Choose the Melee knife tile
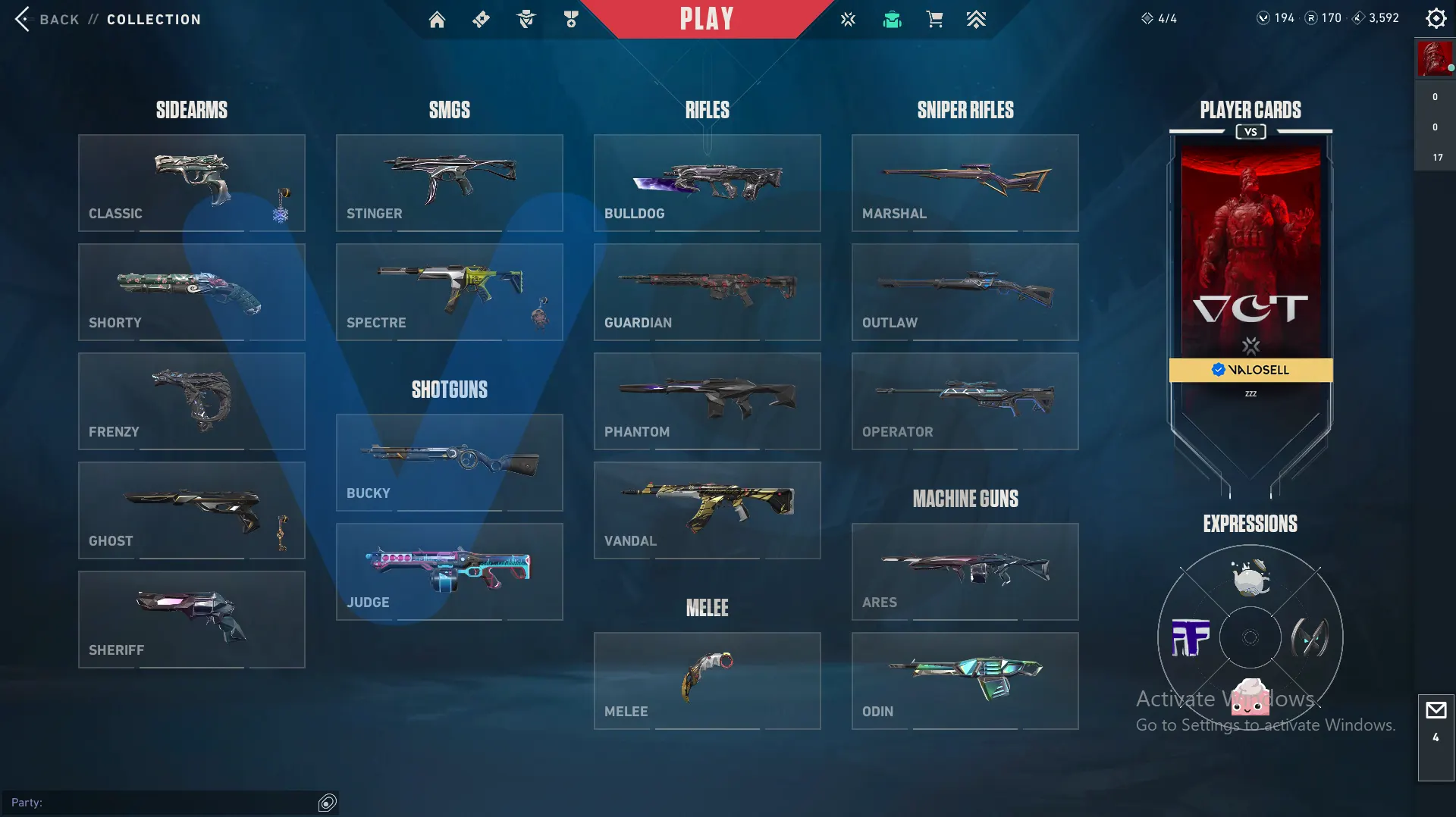 coord(707,681)
